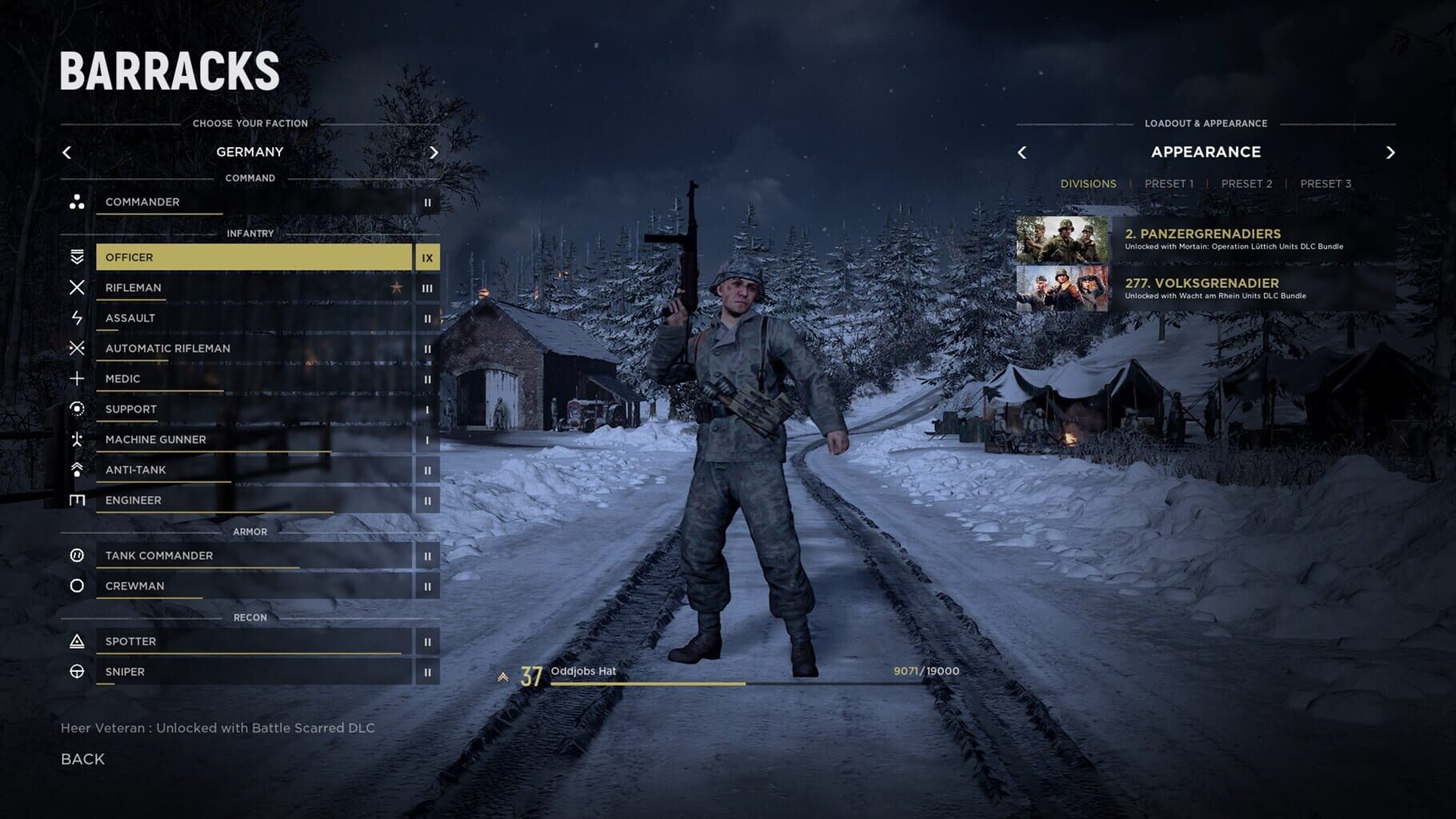This screenshot has width=1456, height=819.
Task: Select the Spotter triangle icon
Action: coord(78,641)
